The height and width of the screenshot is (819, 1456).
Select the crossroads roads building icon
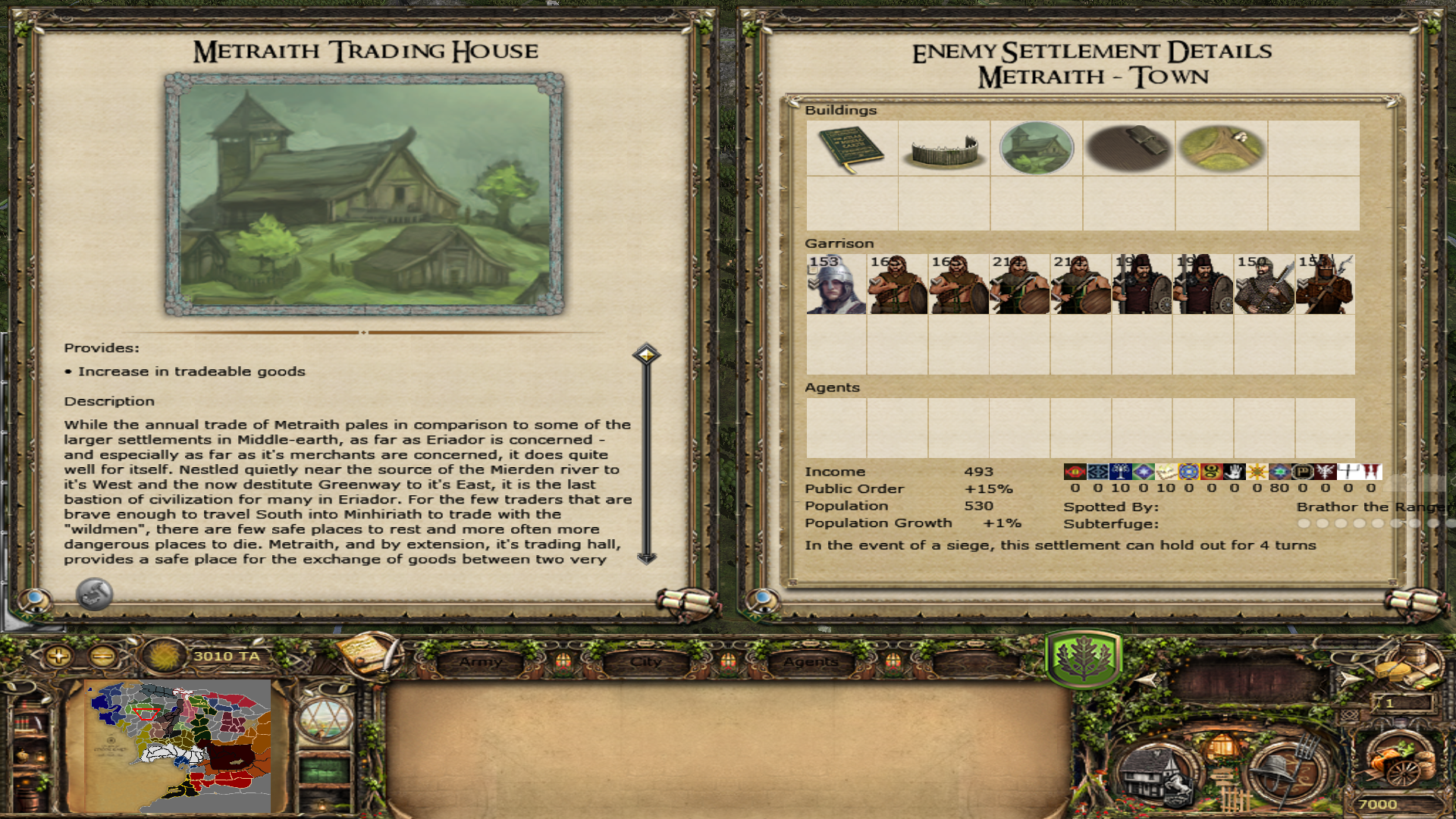[1221, 149]
